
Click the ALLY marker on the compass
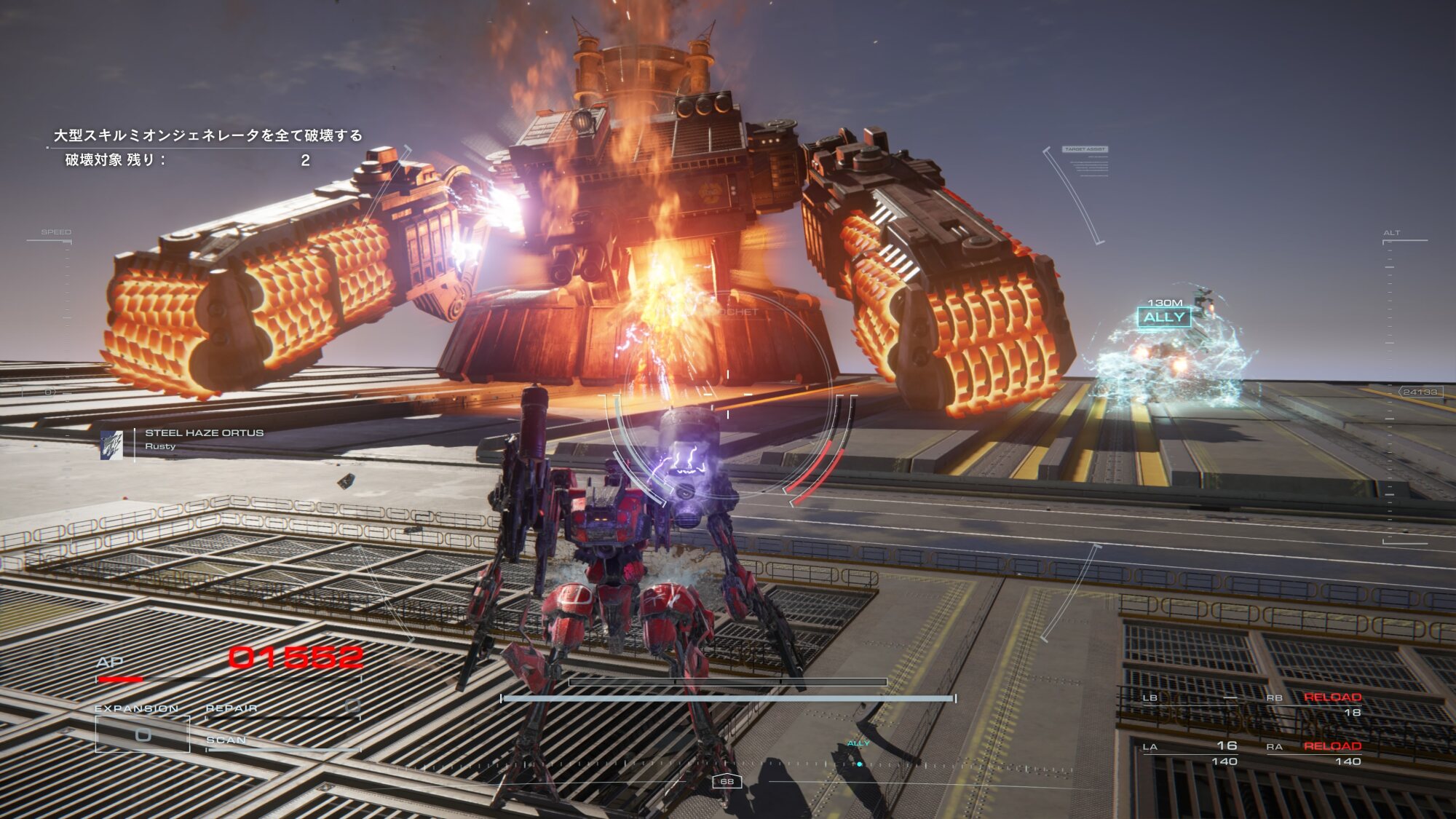pos(859,764)
